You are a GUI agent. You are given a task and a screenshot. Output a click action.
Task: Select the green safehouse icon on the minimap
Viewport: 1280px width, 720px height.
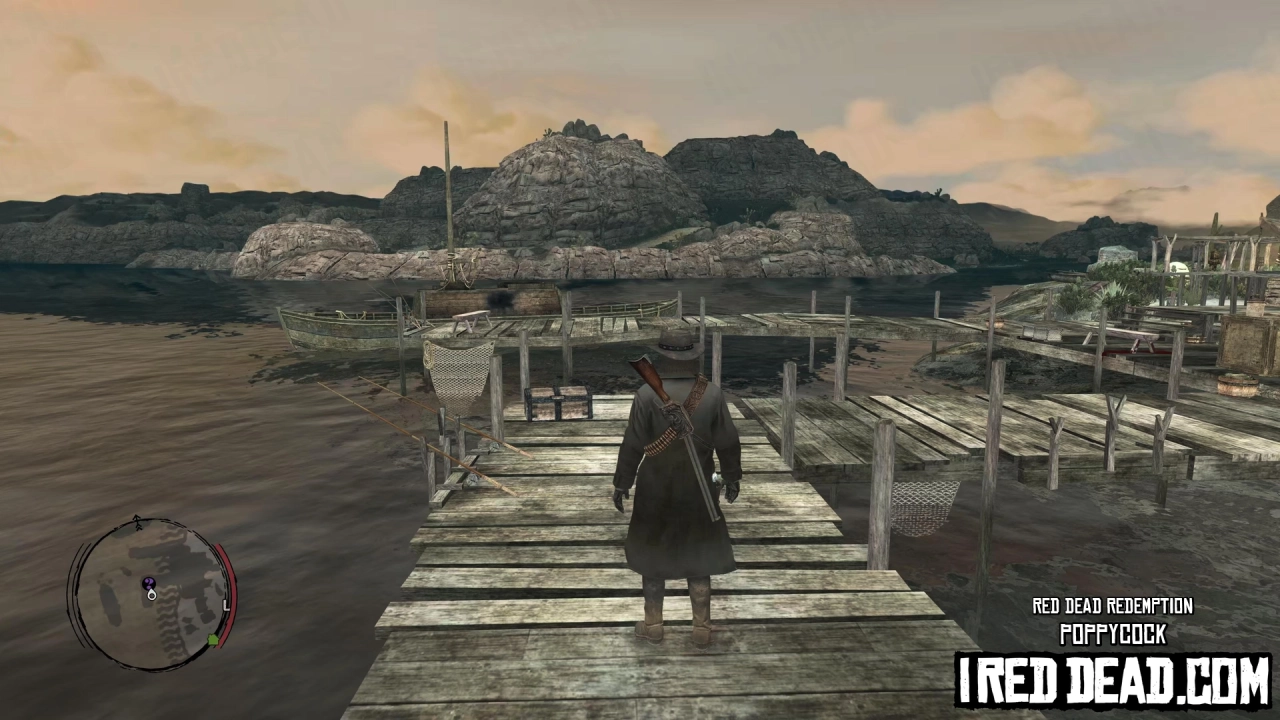(x=212, y=638)
